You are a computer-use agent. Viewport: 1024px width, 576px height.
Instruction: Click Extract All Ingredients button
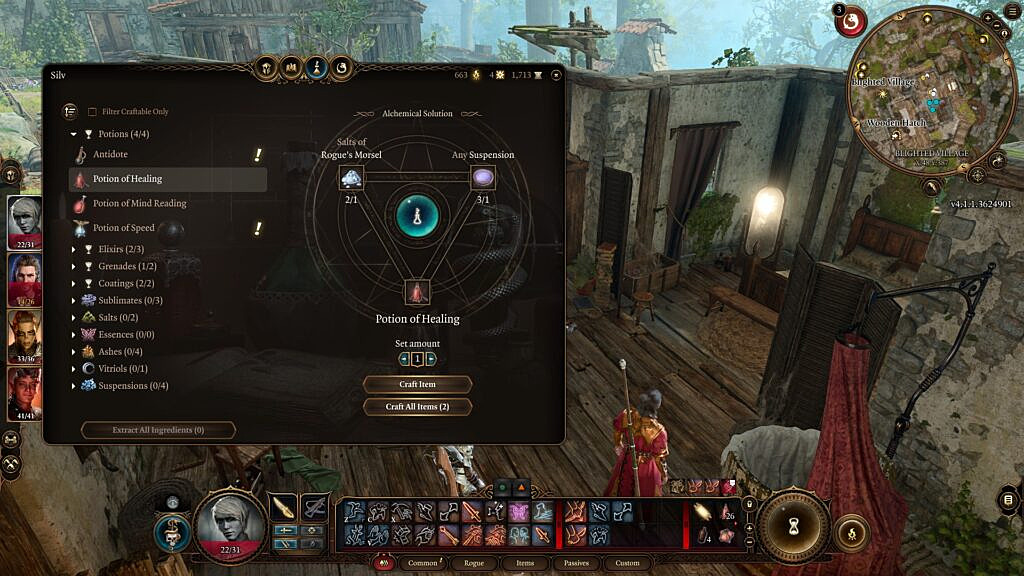159,430
